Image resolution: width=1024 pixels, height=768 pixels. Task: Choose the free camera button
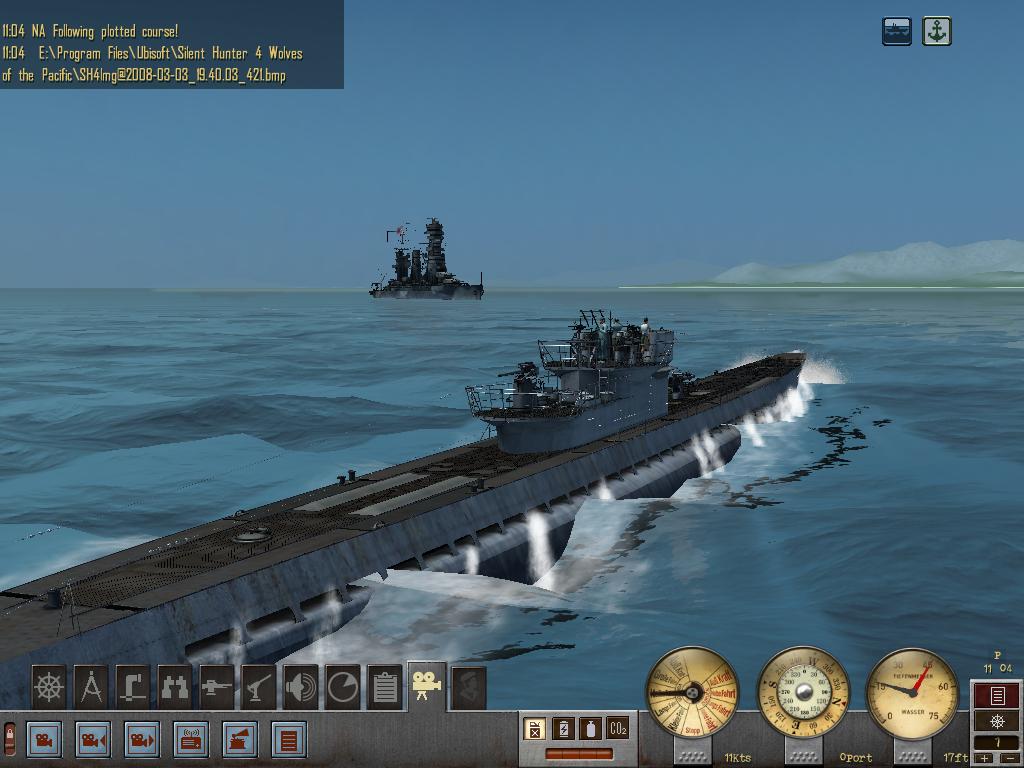point(44,741)
